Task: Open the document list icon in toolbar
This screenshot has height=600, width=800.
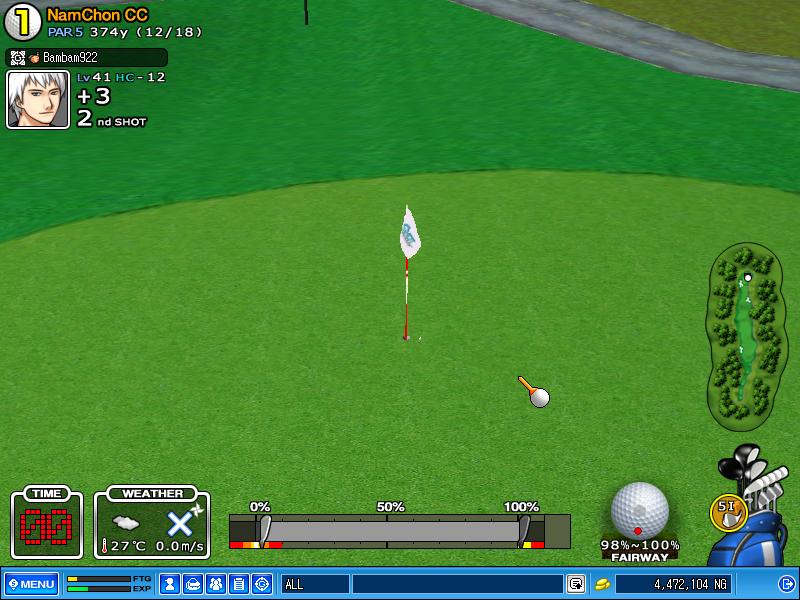Action: [239, 584]
